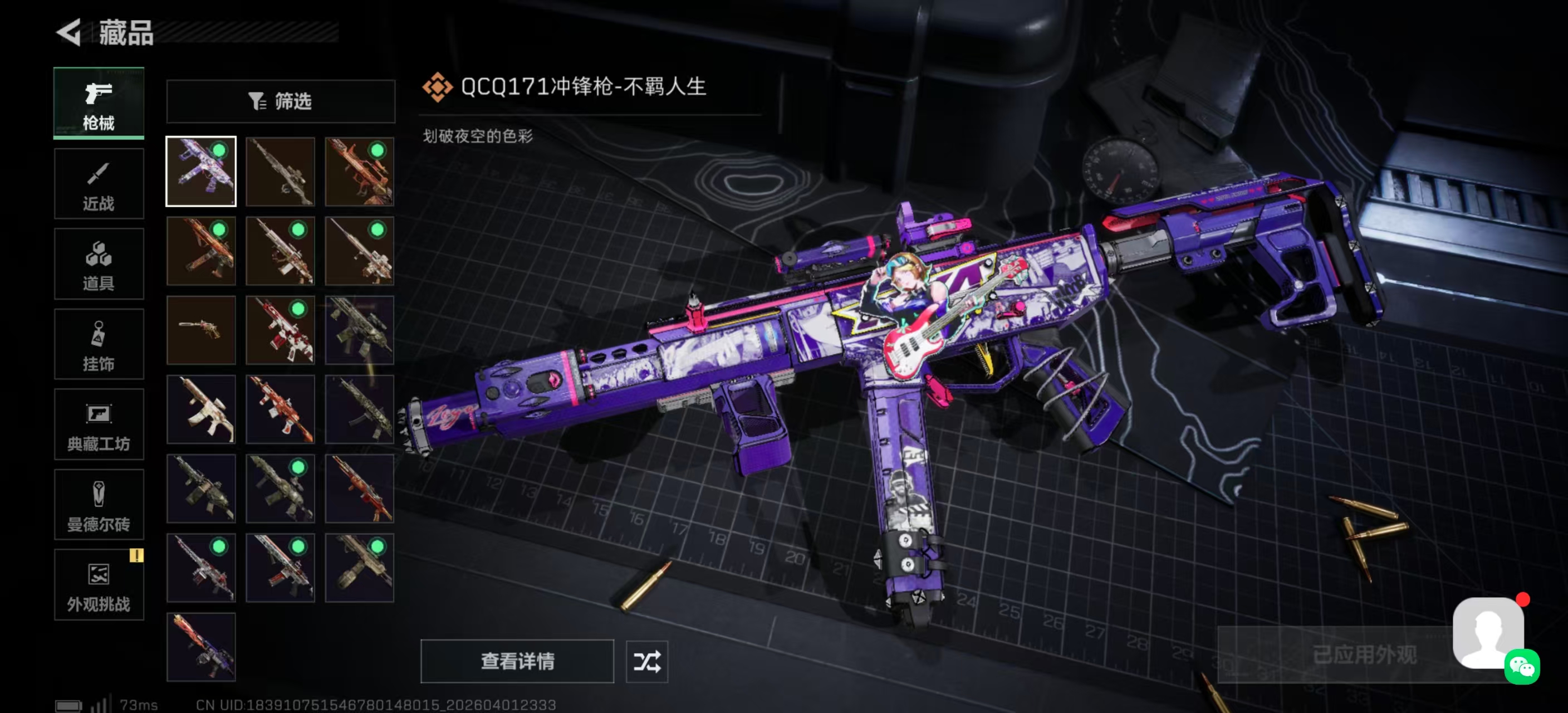
Task: Choose the last purple-orange gun skin thumbnail
Action: pyautogui.click(x=201, y=647)
